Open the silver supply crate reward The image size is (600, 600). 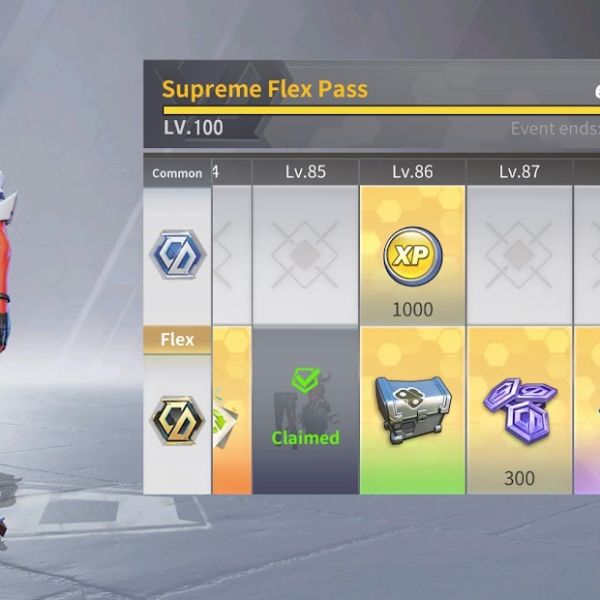pyautogui.click(x=412, y=408)
